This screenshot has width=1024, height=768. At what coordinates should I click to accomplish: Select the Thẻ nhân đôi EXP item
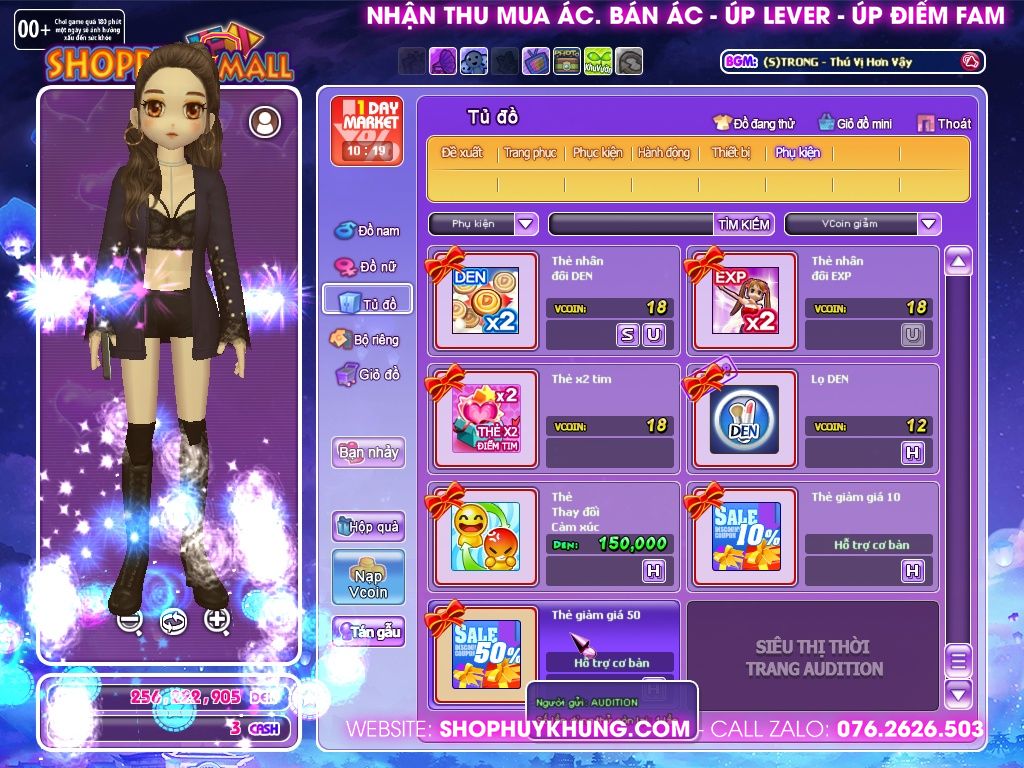tap(744, 300)
